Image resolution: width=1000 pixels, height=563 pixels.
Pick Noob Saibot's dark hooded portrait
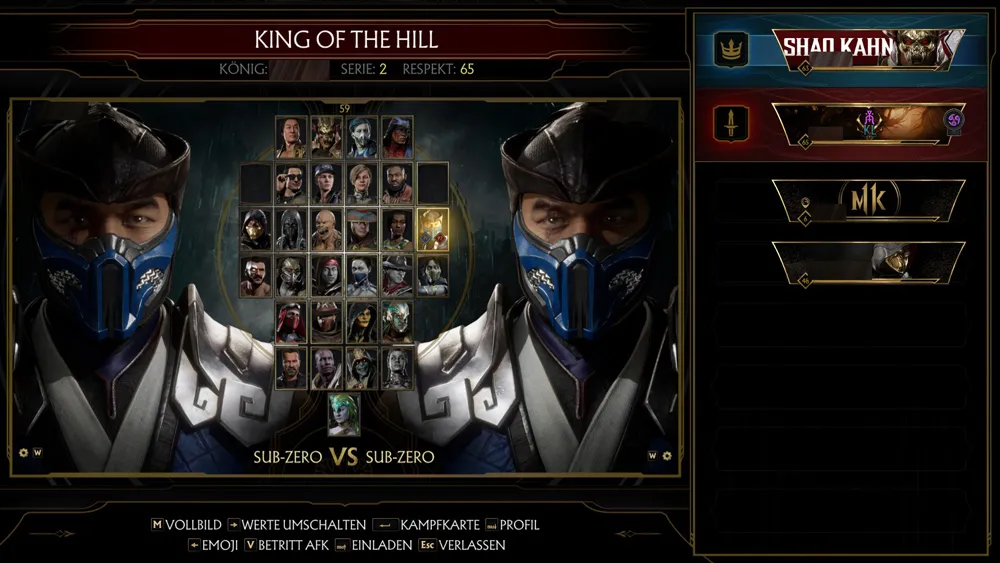(x=290, y=229)
